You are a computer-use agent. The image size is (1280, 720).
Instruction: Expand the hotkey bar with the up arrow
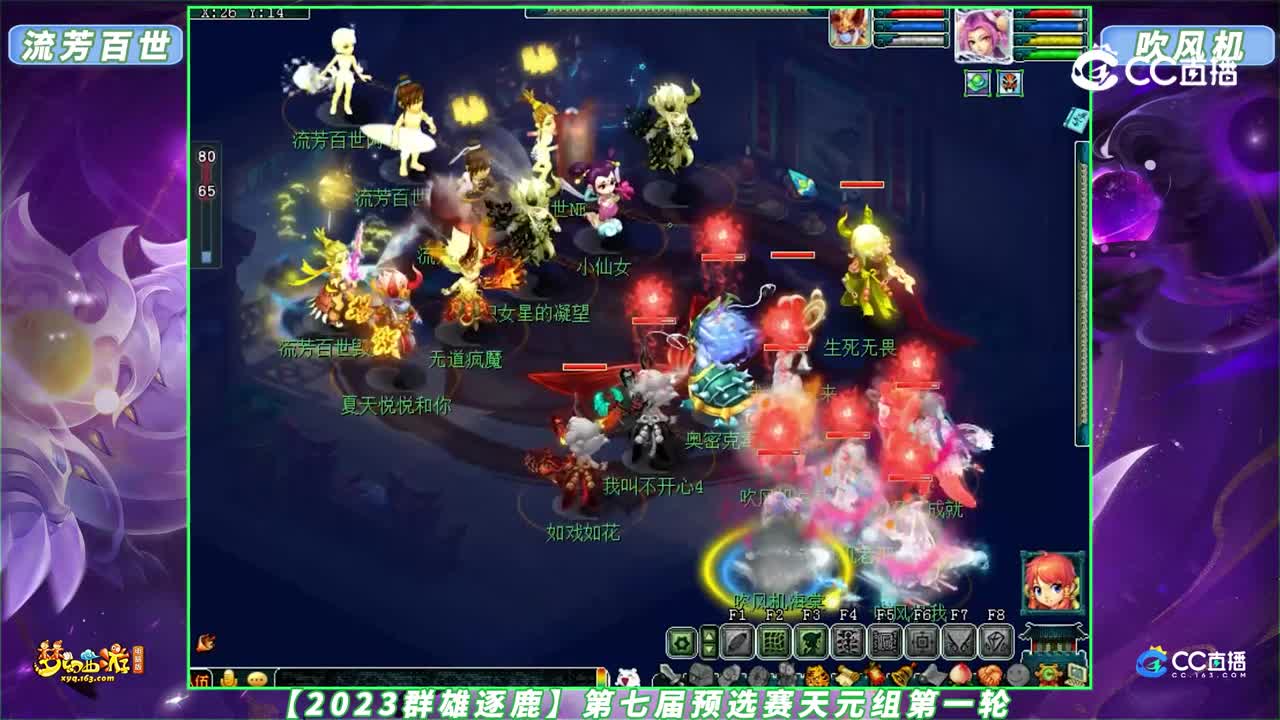coord(710,634)
